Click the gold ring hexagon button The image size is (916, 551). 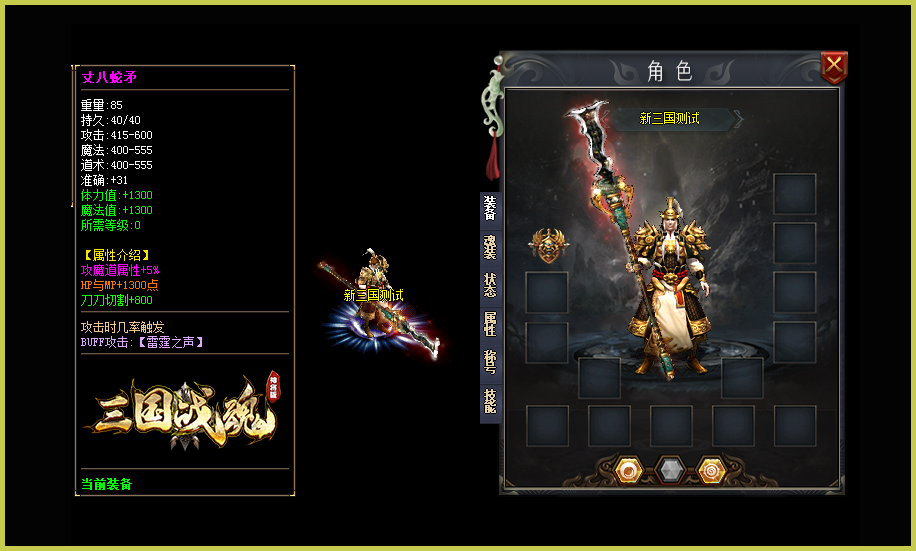(628, 469)
